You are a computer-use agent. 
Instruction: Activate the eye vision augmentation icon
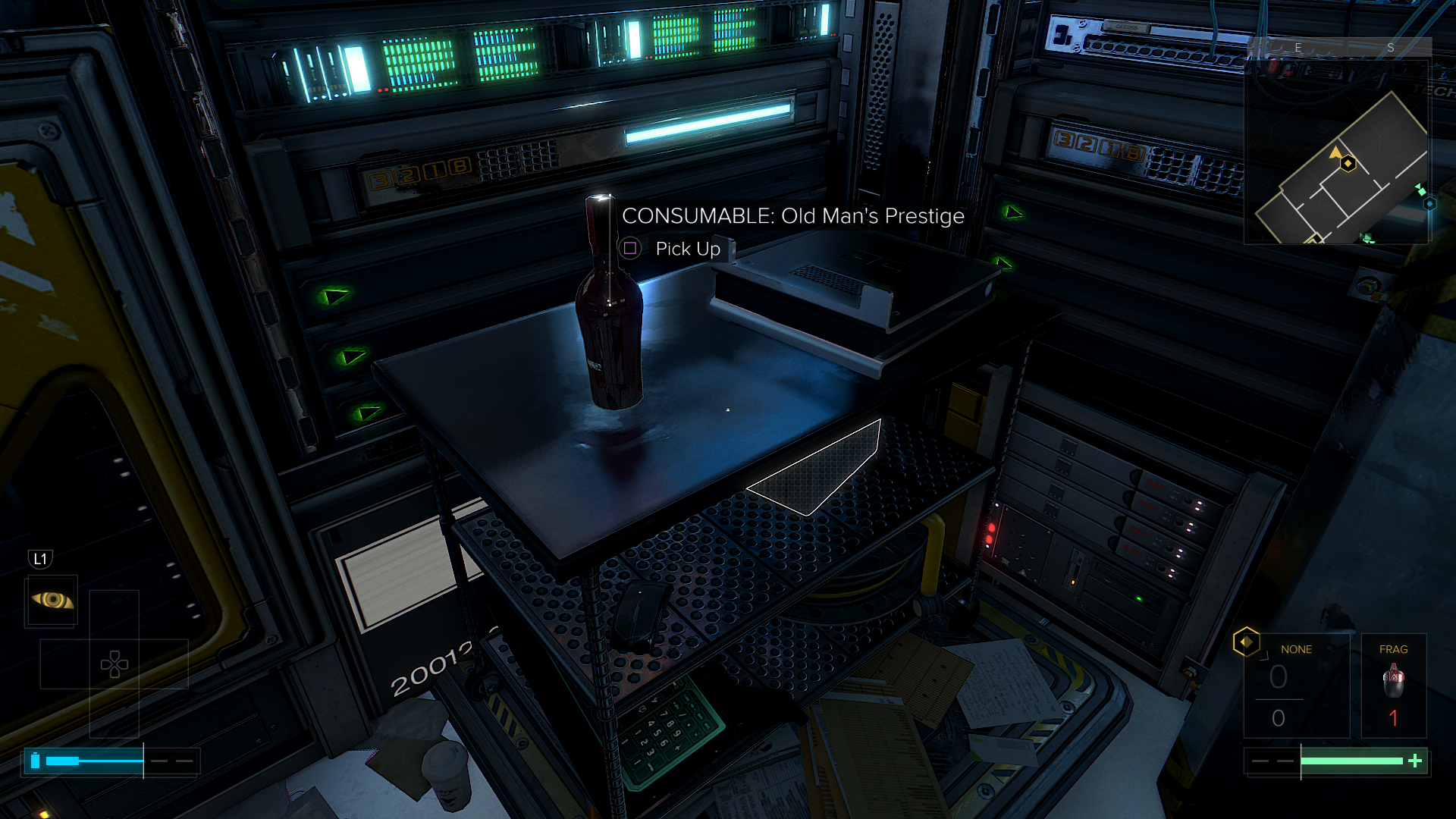click(x=52, y=601)
